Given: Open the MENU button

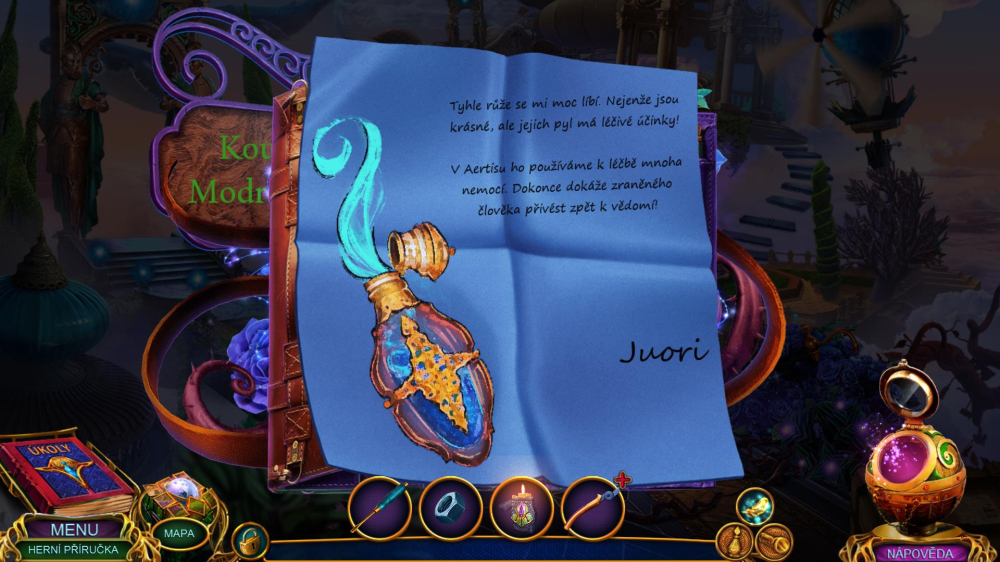Looking at the screenshot, I should click(75, 530).
